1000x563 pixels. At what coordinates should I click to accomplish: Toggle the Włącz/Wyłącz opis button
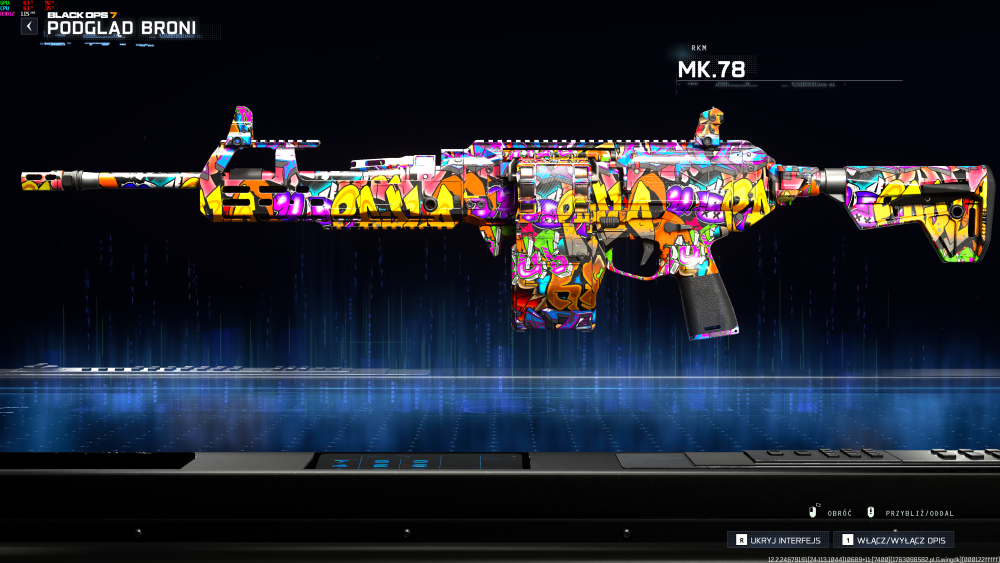click(x=892, y=540)
